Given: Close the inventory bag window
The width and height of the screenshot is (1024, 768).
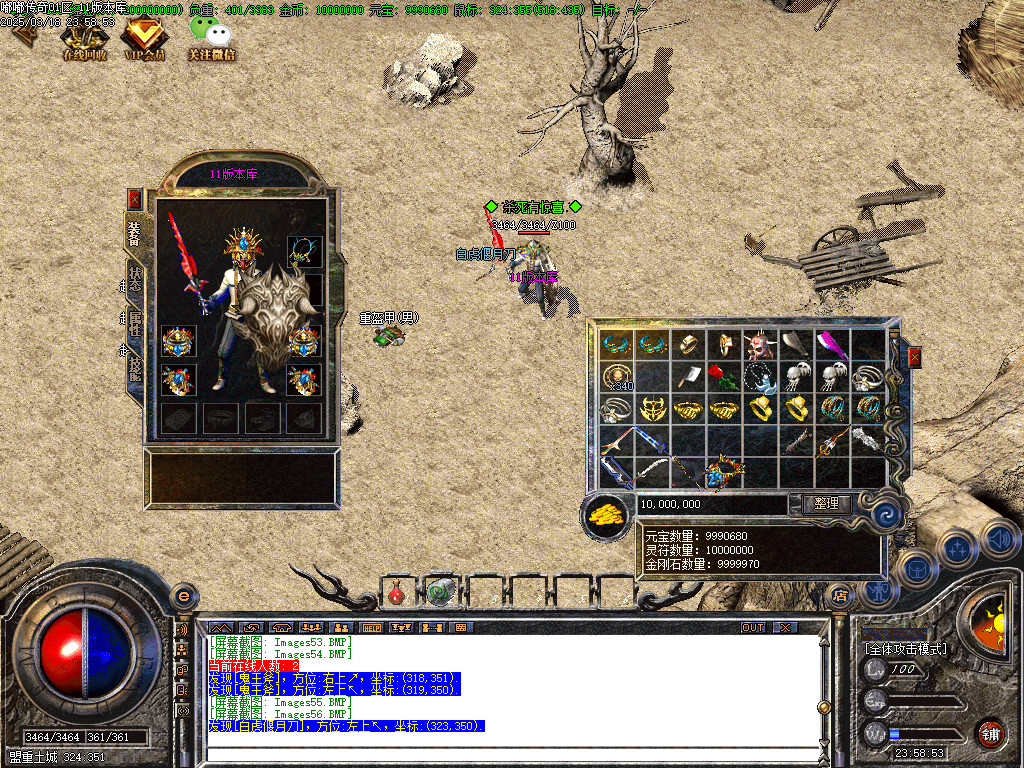Looking at the screenshot, I should click(913, 357).
